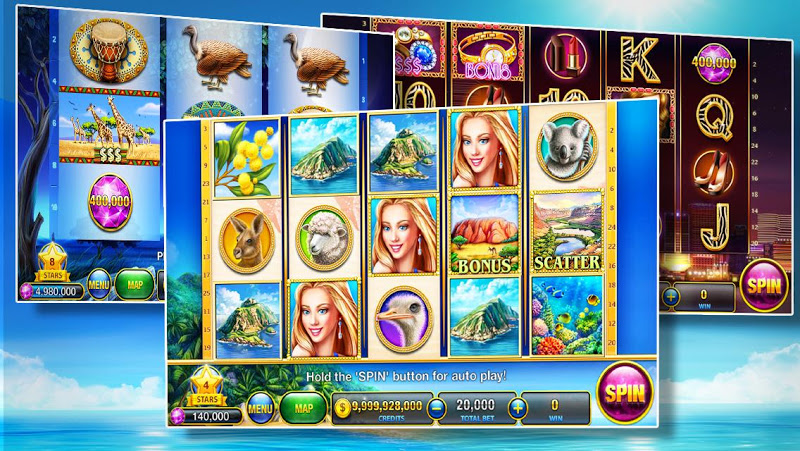Open MENU on the African safari slot

coord(97,283)
